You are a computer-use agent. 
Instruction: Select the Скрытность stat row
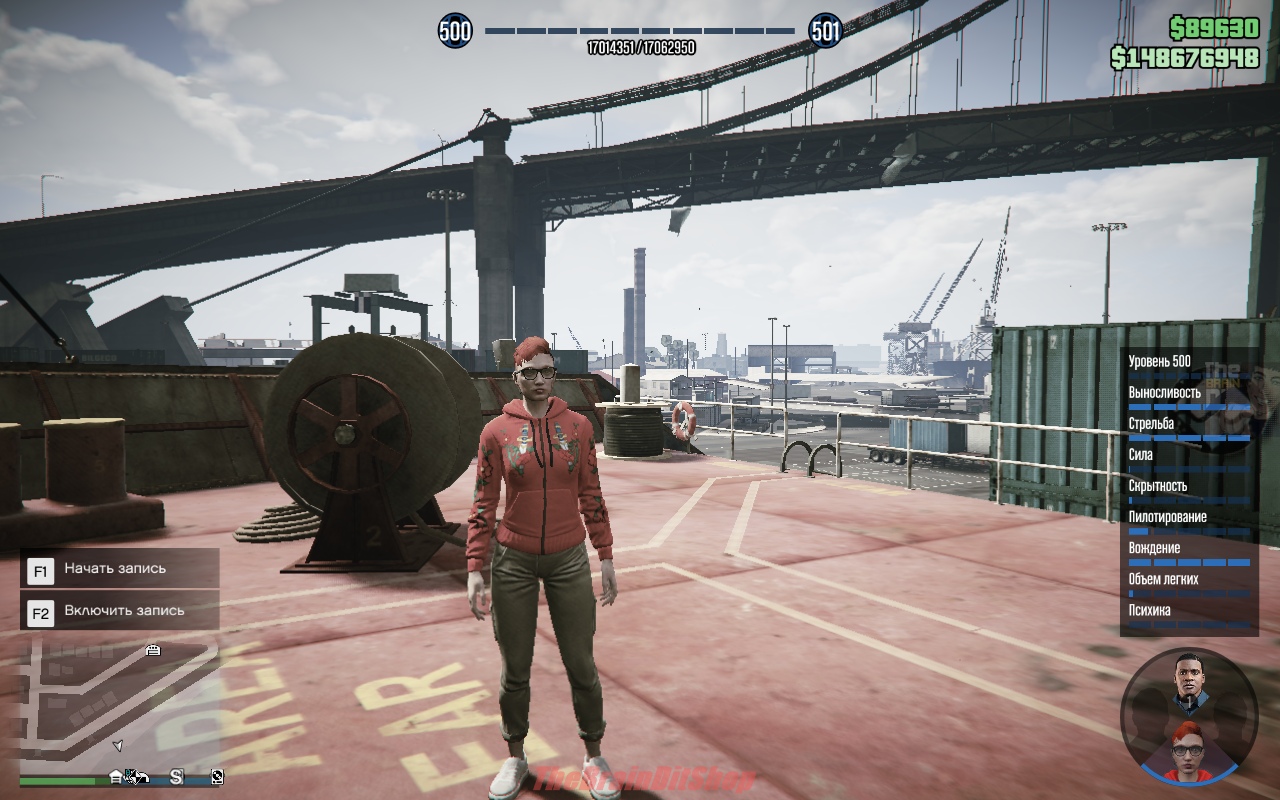(x=1188, y=490)
